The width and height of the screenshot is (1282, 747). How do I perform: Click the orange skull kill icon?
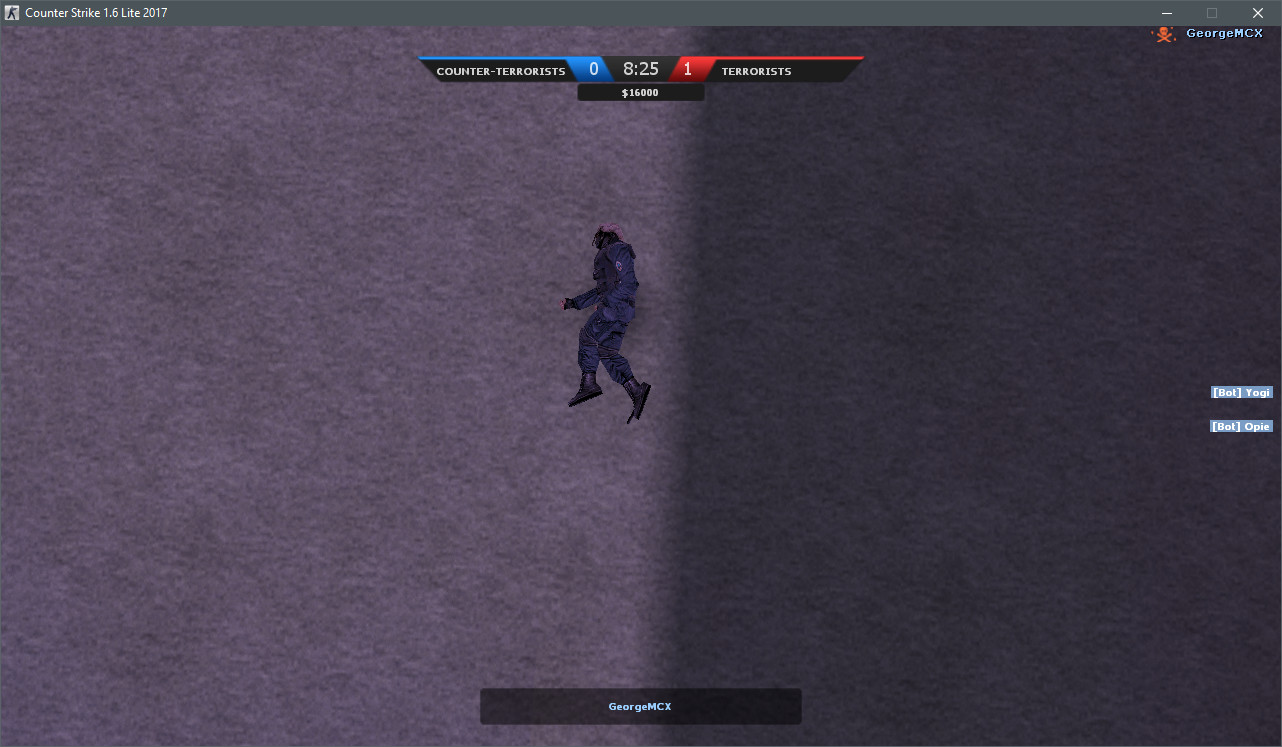pyautogui.click(x=1163, y=33)
